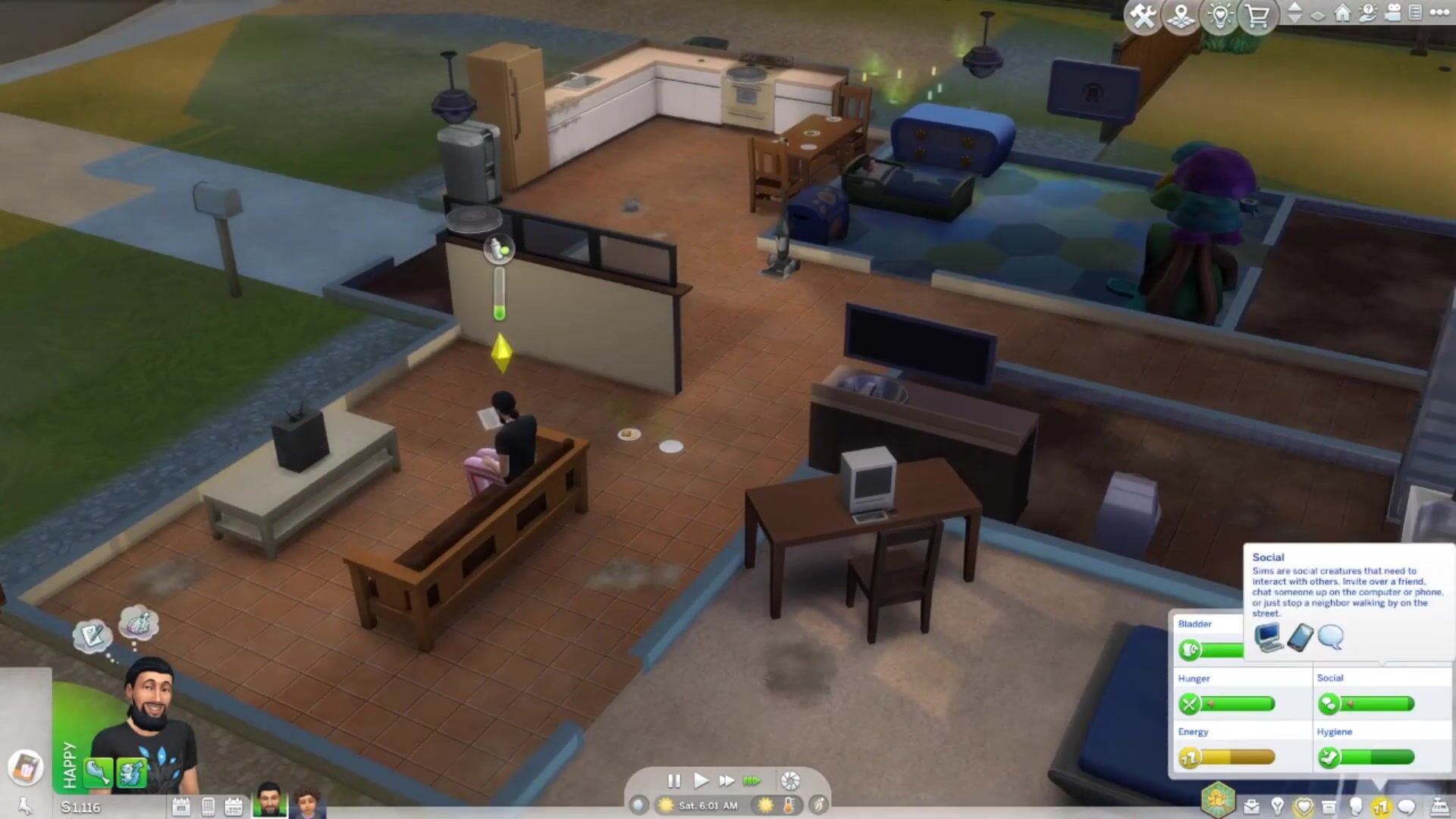Show the Aspirations hexagon panel
Viewport: 1456px width, 819px height.
click(x=1218, y=801)
